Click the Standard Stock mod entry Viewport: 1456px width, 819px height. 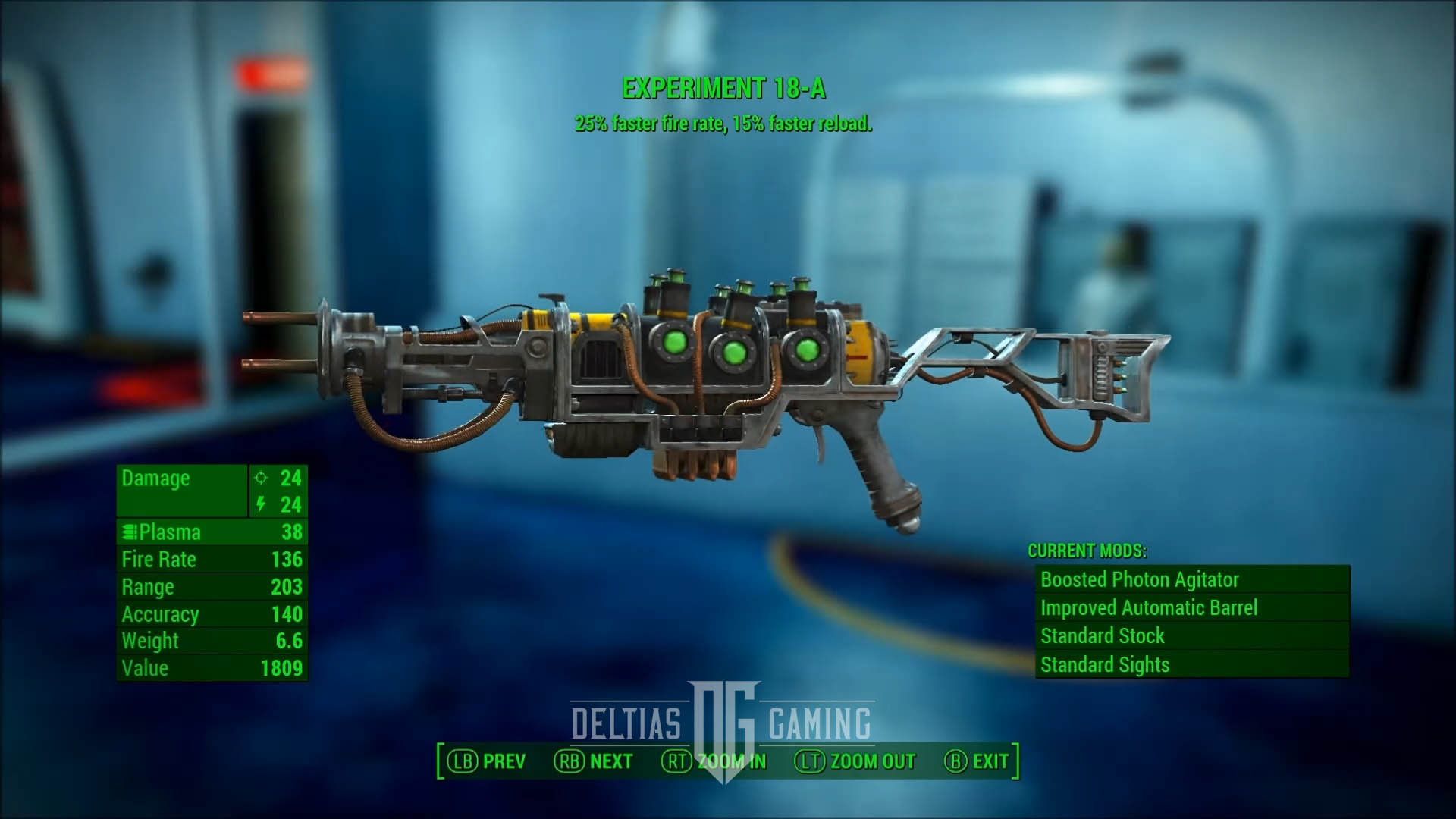tap(1102, 635)
